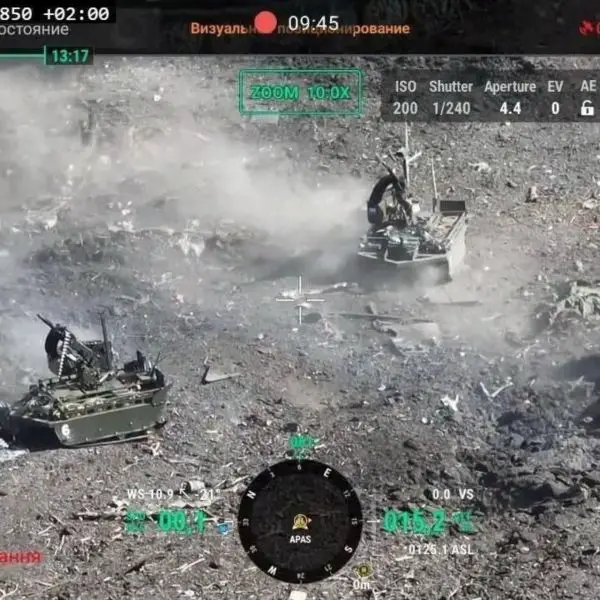600x600 pixels.
Task: Toggle the AE lock icon
Action: pos(587,108)
